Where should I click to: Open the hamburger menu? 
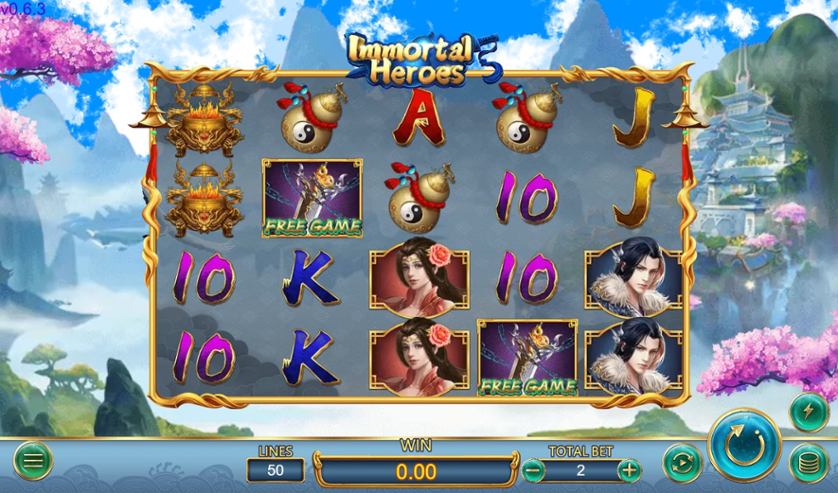point(32,461)
